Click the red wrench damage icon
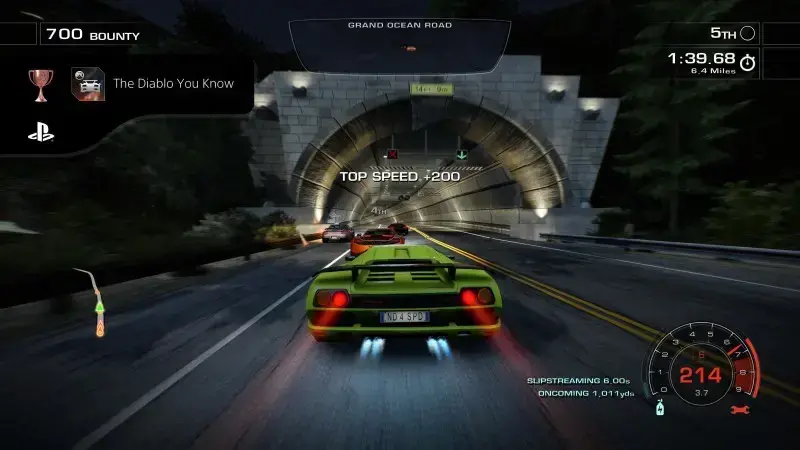 coord(740,410)
